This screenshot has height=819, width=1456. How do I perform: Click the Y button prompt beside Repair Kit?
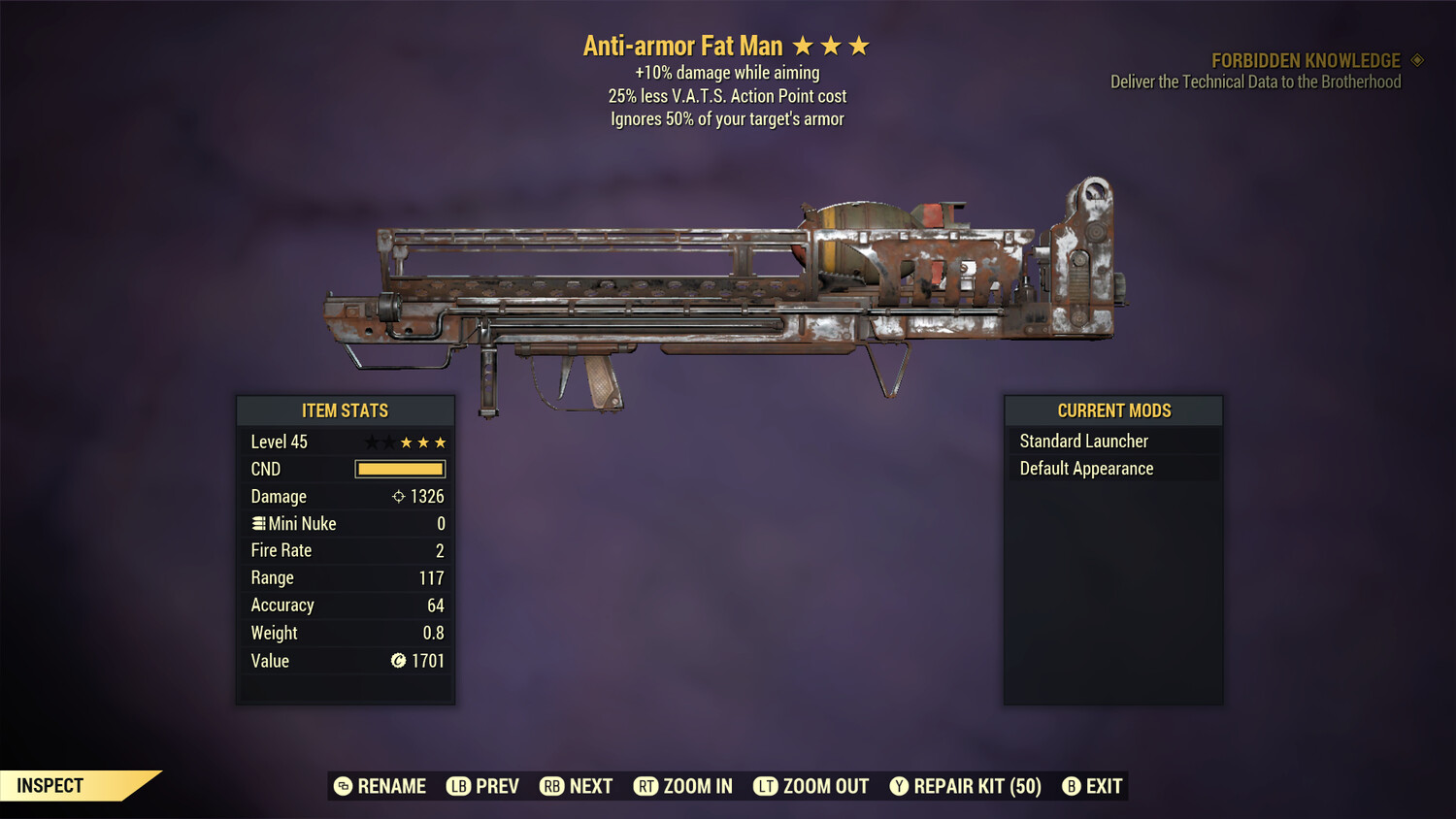pyautogui.click(x=898, y=786)
